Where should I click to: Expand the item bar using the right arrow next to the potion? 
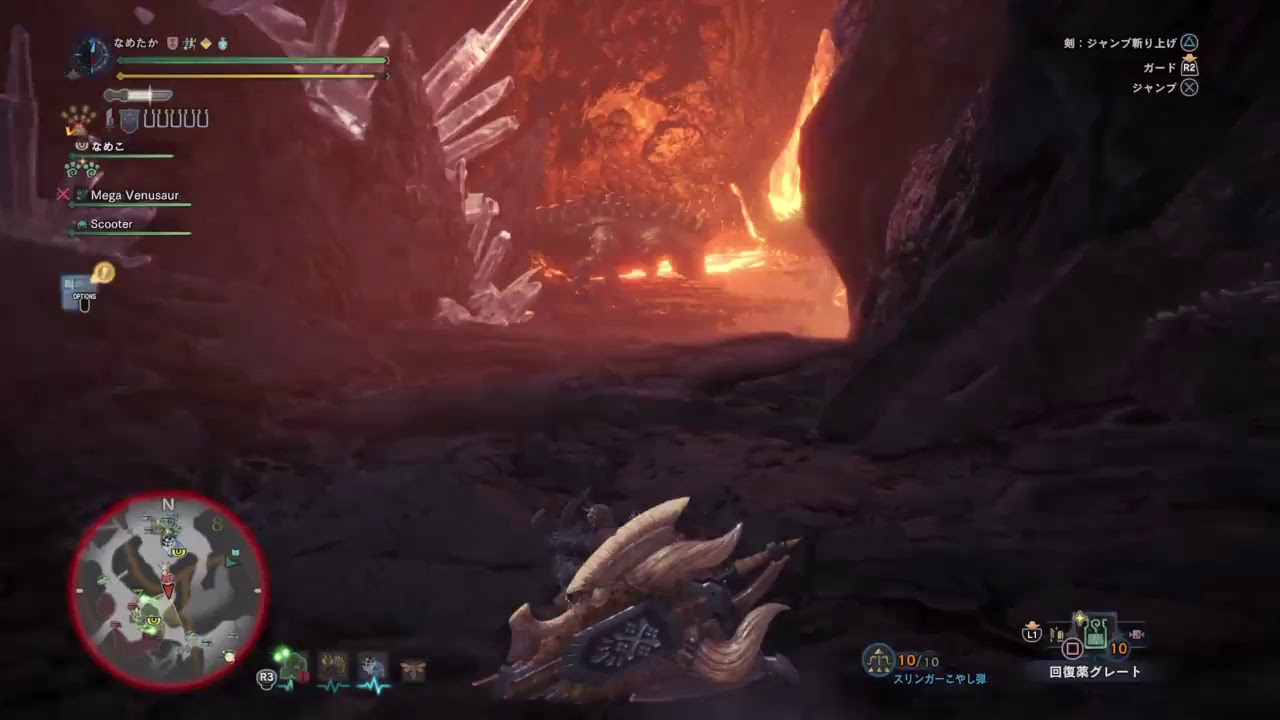[x=1136, y=634]
